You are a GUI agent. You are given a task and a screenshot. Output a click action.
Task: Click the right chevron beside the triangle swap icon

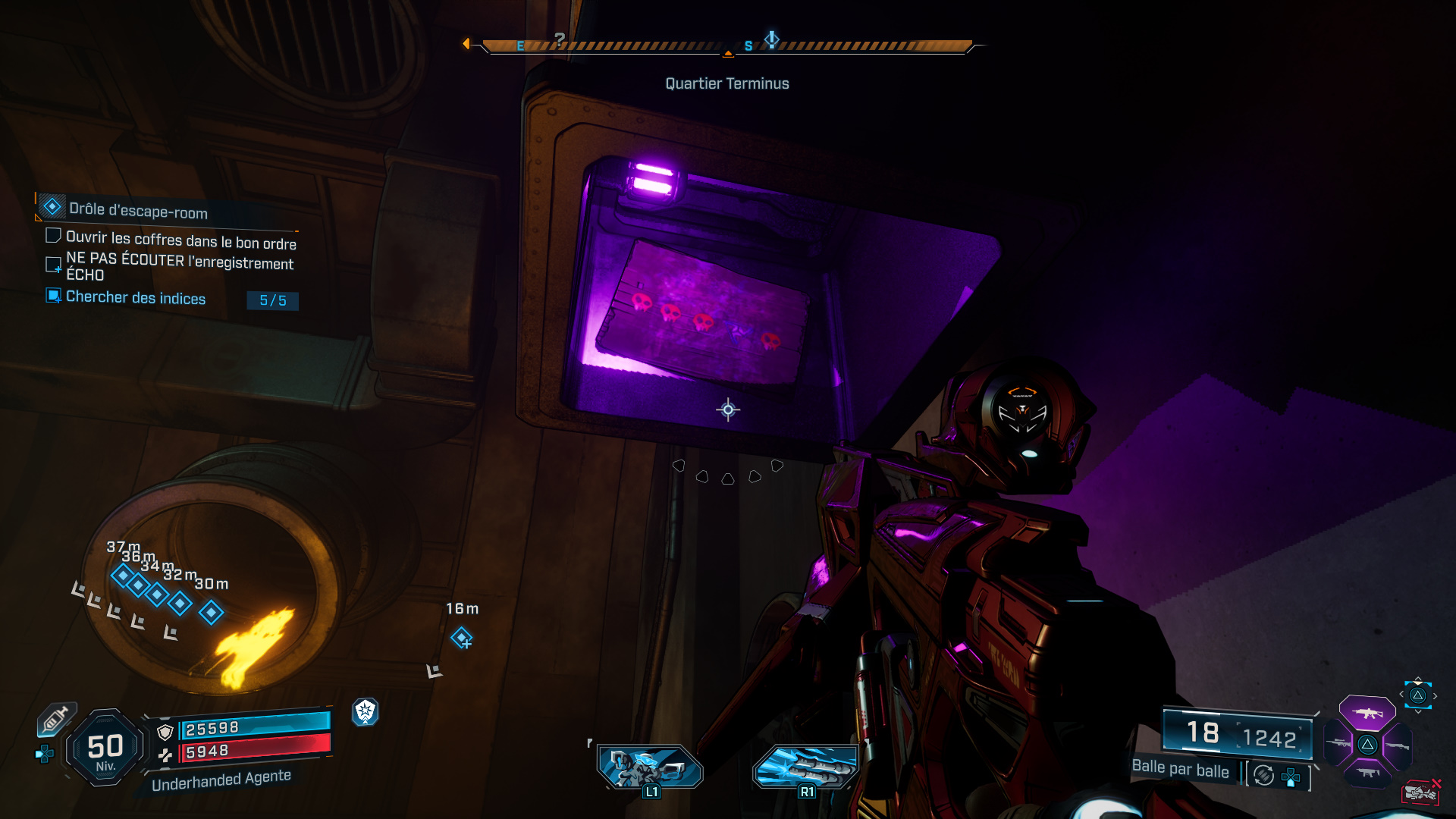(x=1436, y=694)
